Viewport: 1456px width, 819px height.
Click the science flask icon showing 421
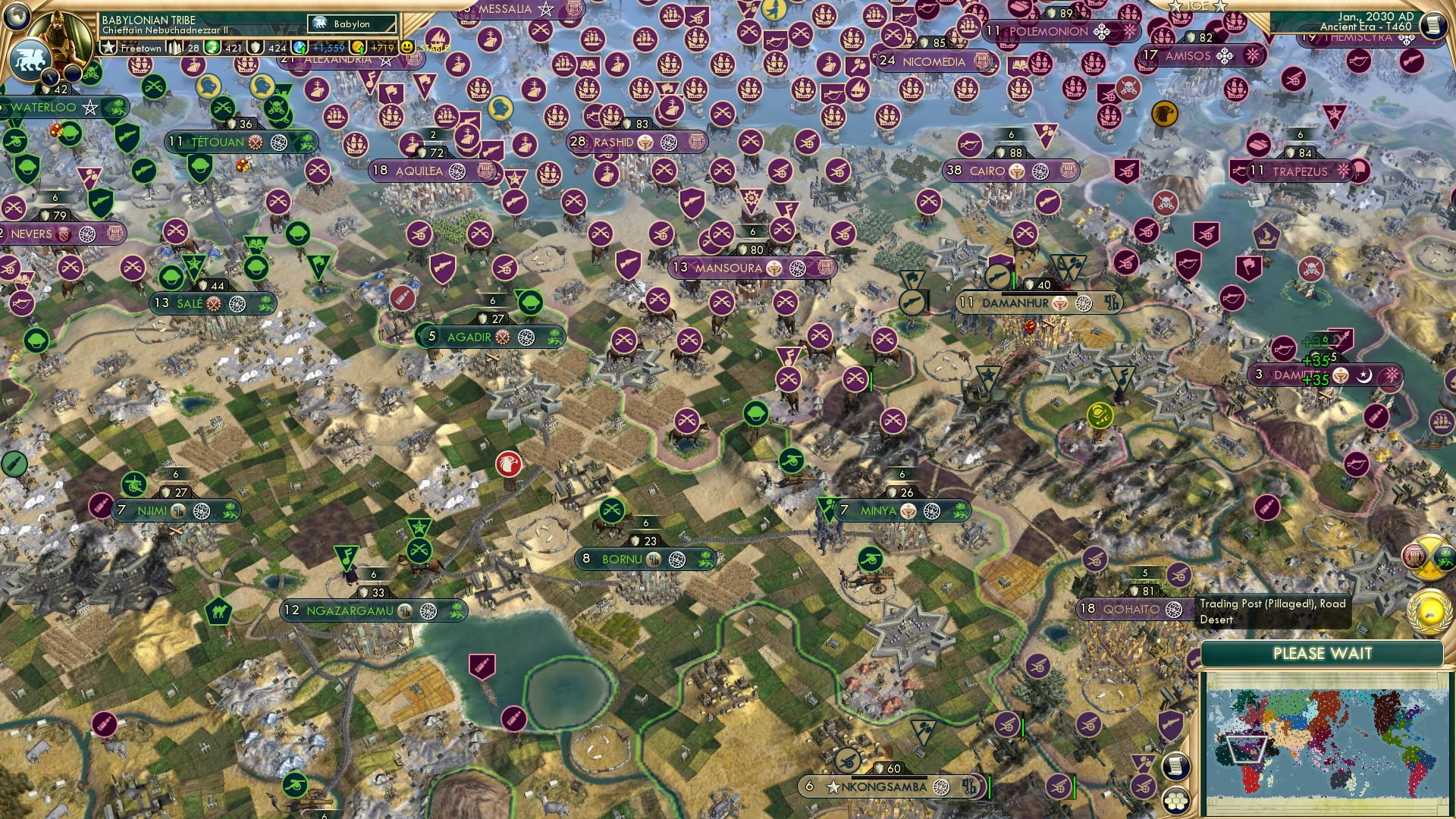(x=211, y=47)
